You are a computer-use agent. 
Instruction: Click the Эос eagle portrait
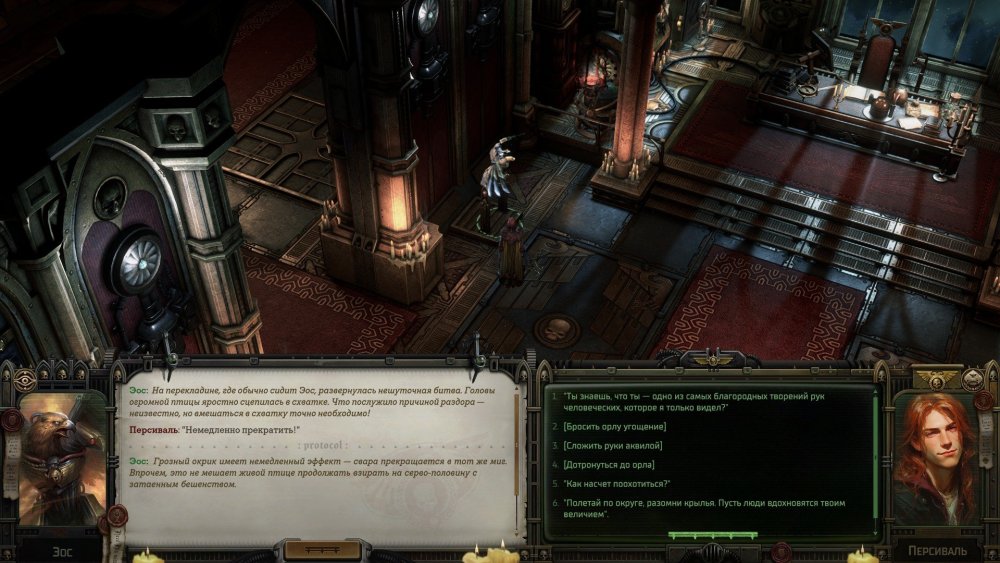pos(61,456)
